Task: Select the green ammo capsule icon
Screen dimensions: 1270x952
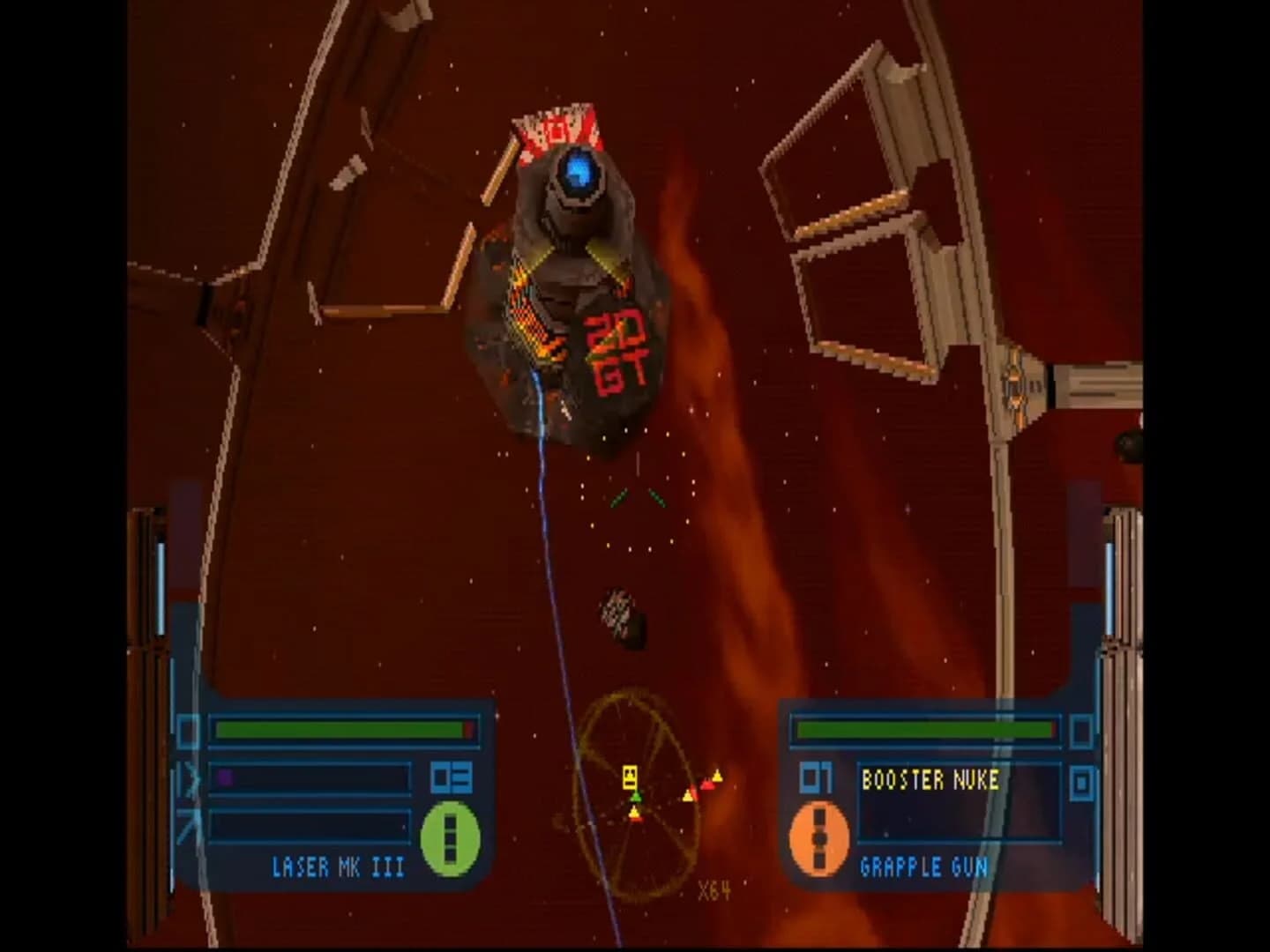Action: (450, 838)
